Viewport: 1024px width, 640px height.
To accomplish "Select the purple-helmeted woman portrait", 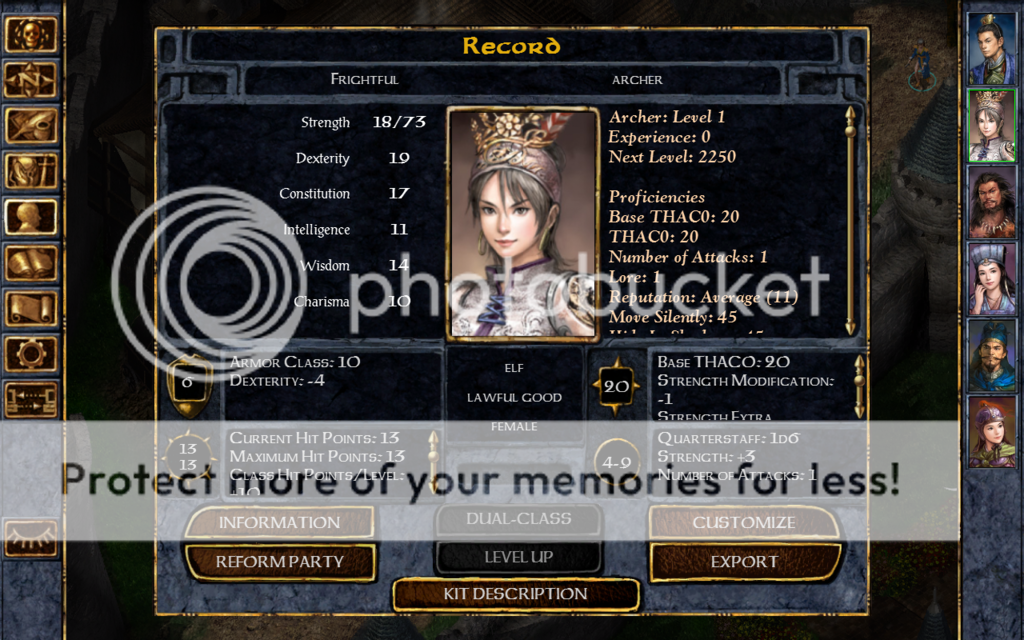I will pos(991,432).
